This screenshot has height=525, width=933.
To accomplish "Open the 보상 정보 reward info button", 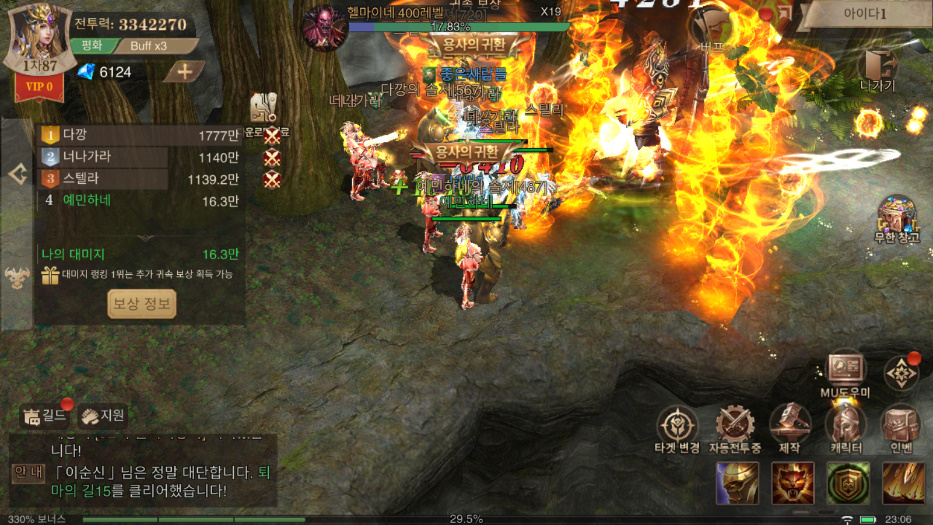I will click(x=142, y=304).
